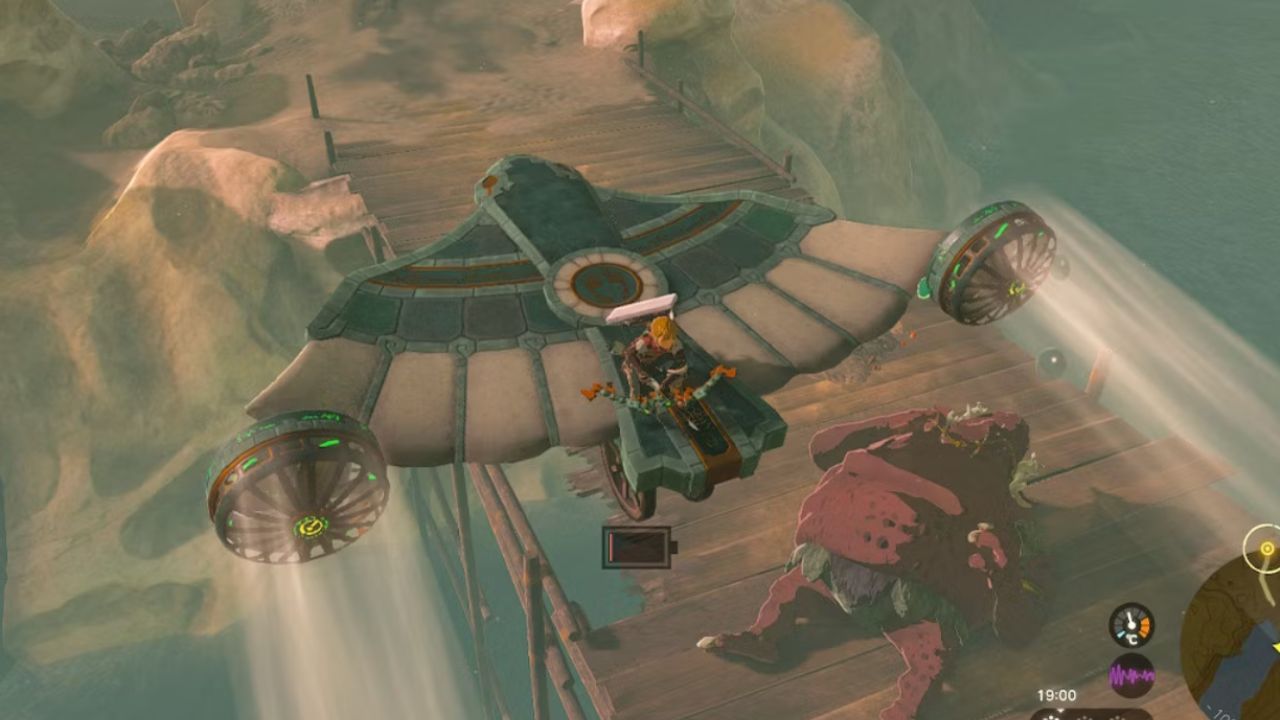Select the temperature gauge icon
1280x720 pixels.
1132,626
